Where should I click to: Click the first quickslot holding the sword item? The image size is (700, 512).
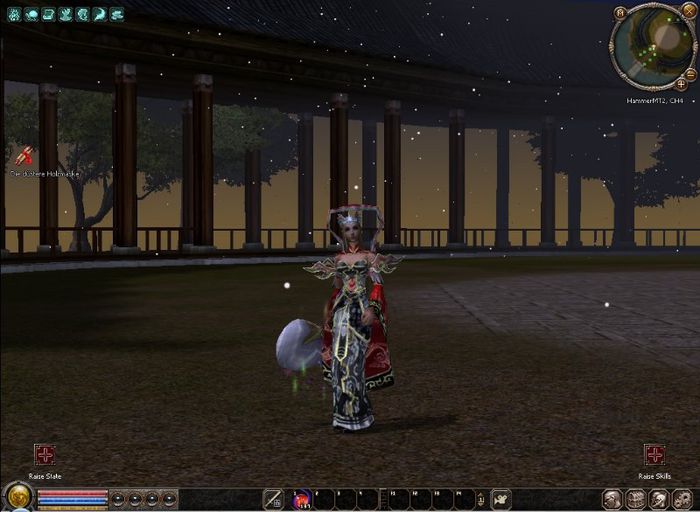coord(272,499)
